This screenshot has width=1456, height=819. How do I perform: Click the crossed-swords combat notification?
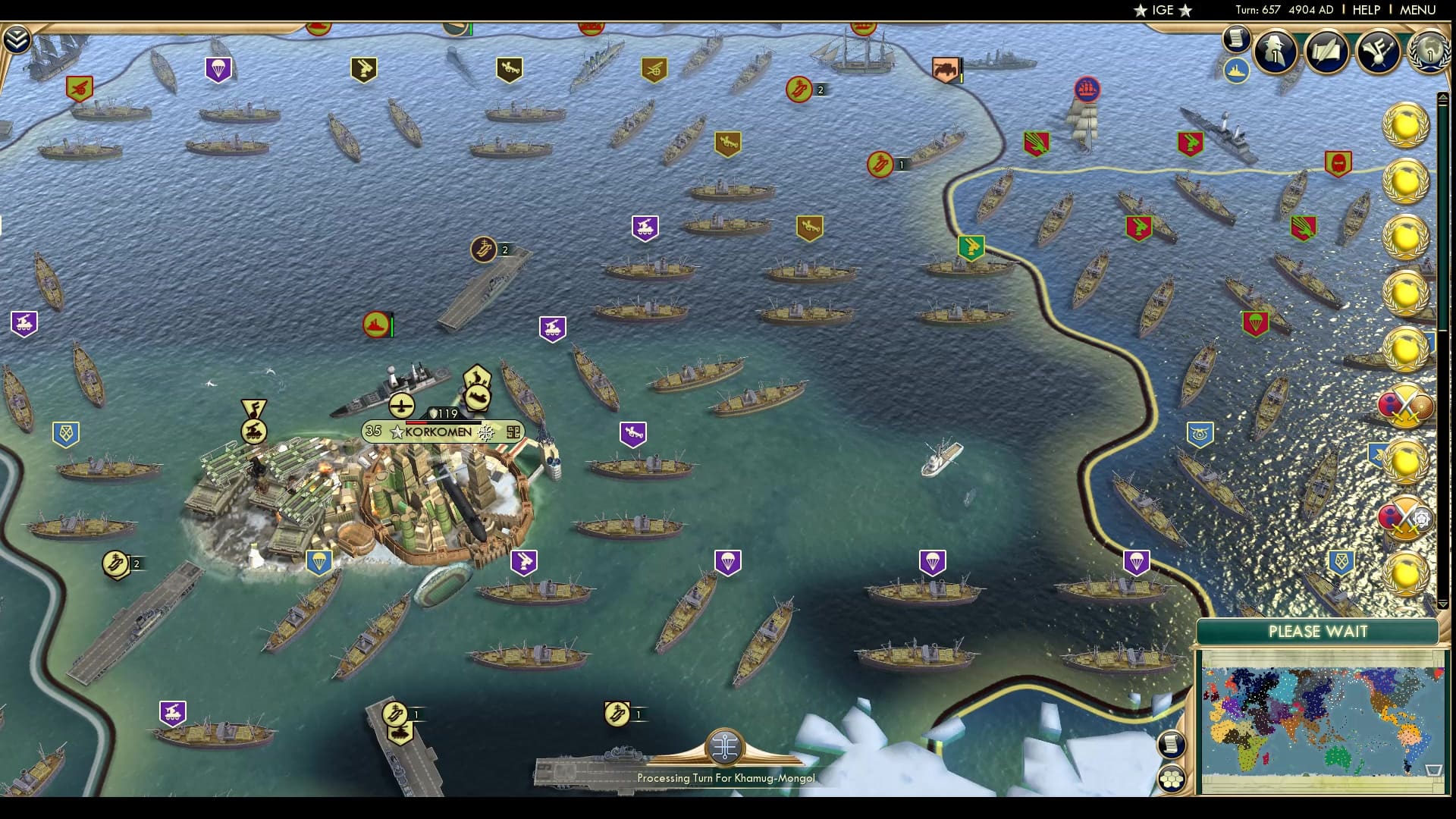pos(1405,407)
